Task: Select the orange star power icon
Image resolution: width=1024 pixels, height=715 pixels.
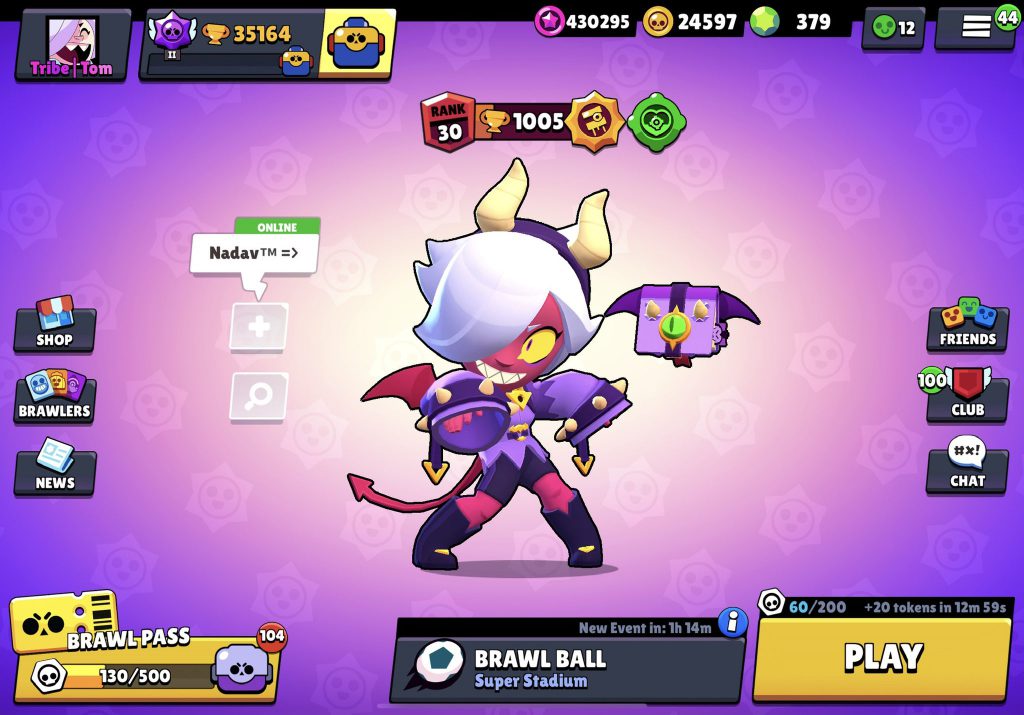Action: (595, 123)
